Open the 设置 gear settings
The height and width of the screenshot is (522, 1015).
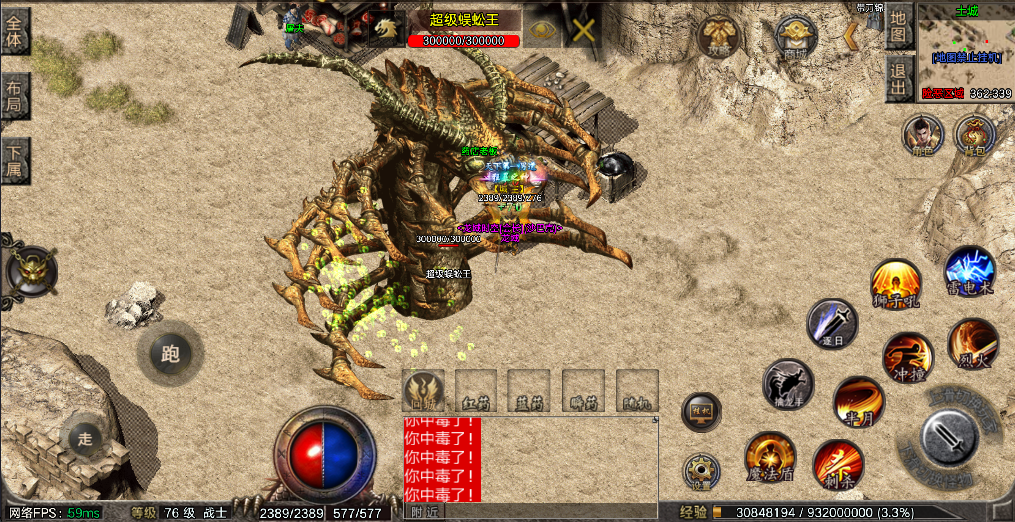coord(702,471)
